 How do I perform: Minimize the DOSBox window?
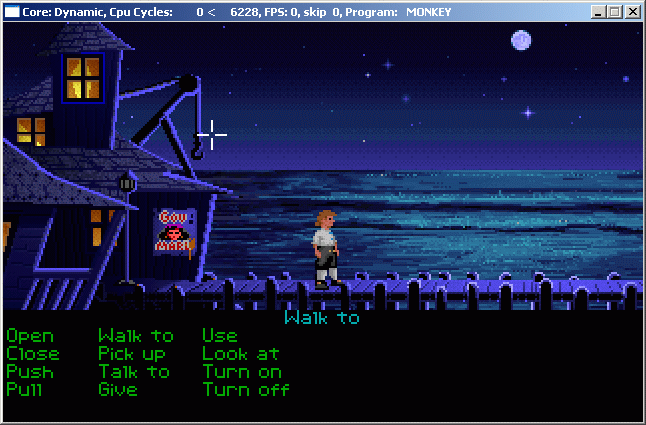(x=599, y=12)
